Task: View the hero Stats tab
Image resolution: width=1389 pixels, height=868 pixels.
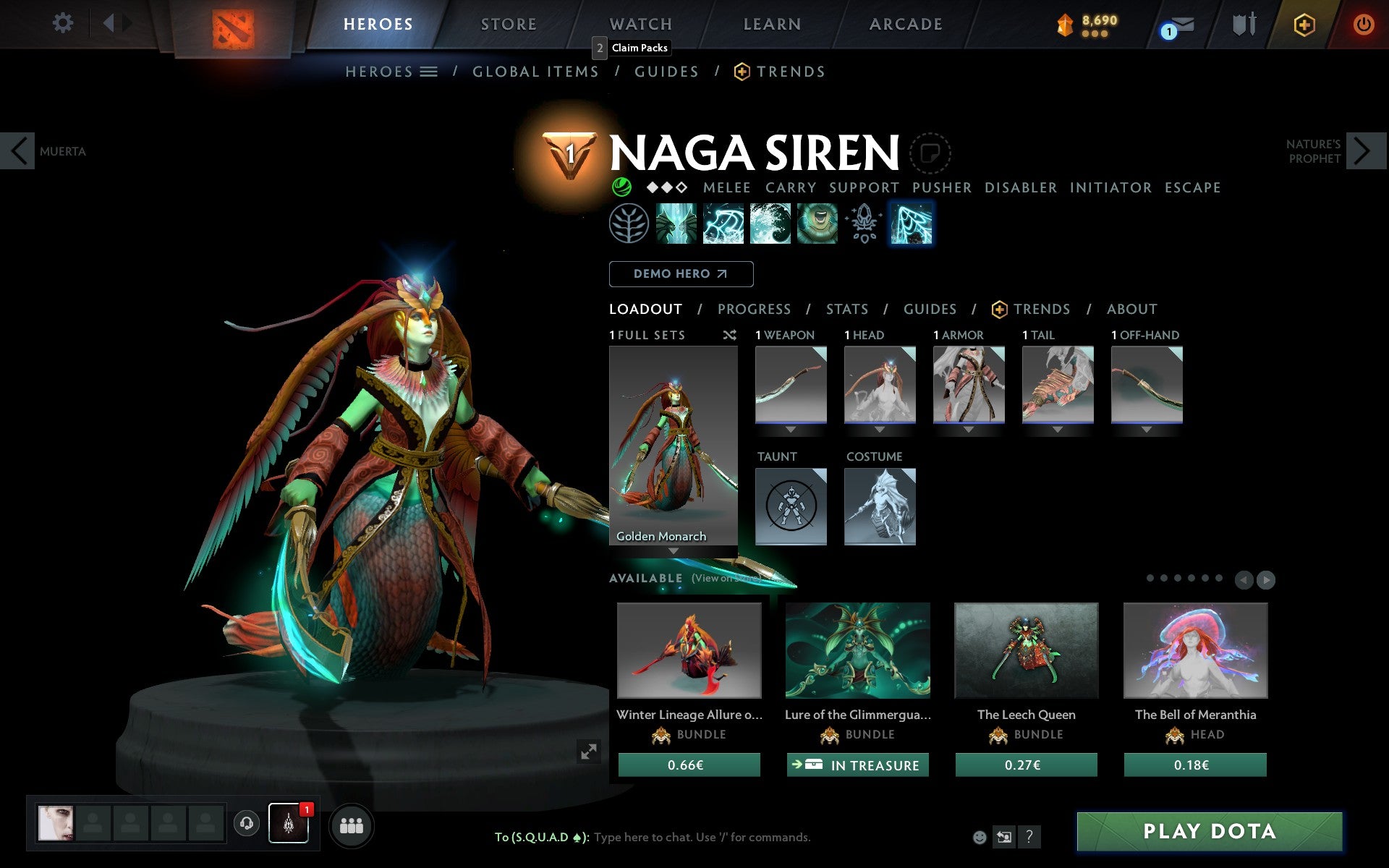Action: coord(846,310)
